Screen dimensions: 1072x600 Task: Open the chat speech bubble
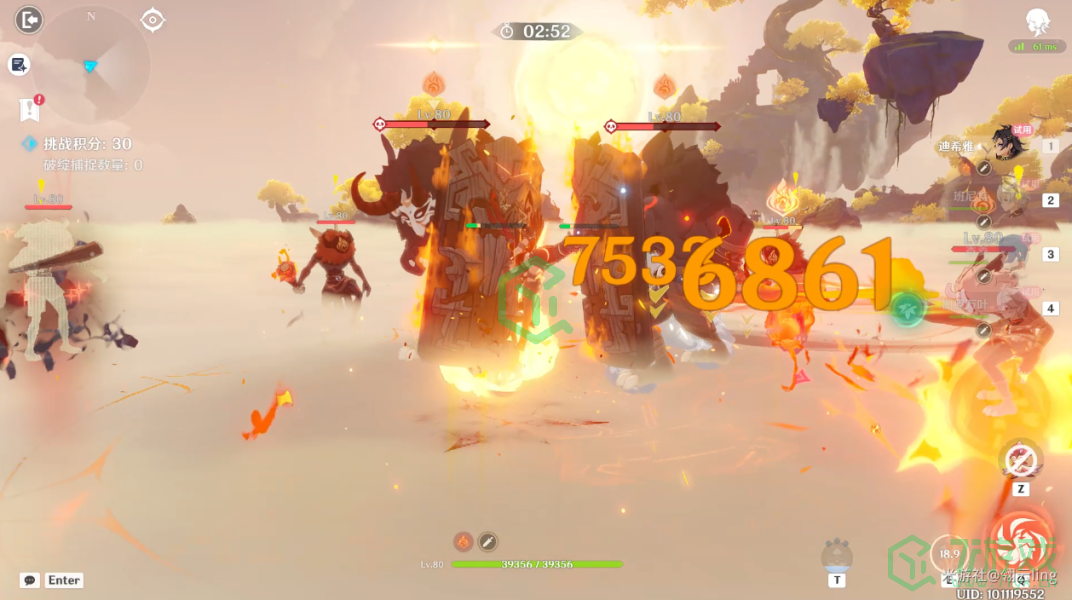pyautogui.click(x=30, y=580)
